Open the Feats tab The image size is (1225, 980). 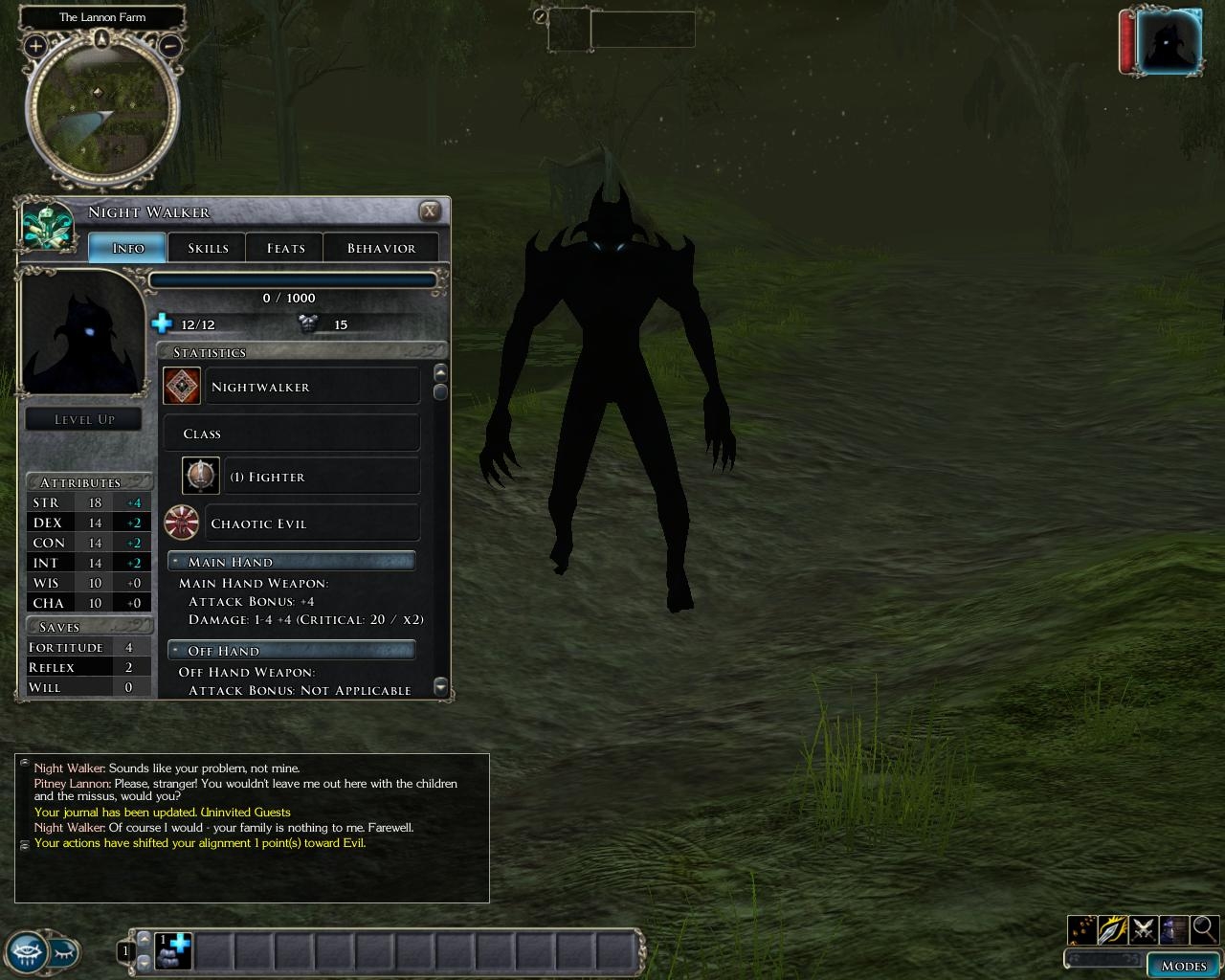pos(285,248)
